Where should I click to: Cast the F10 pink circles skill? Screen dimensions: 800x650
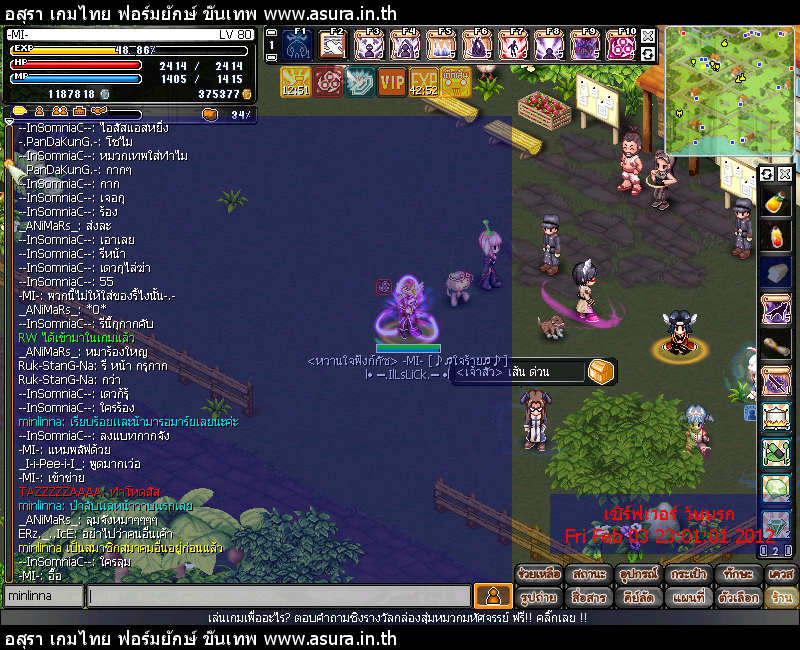pos(620,45)
